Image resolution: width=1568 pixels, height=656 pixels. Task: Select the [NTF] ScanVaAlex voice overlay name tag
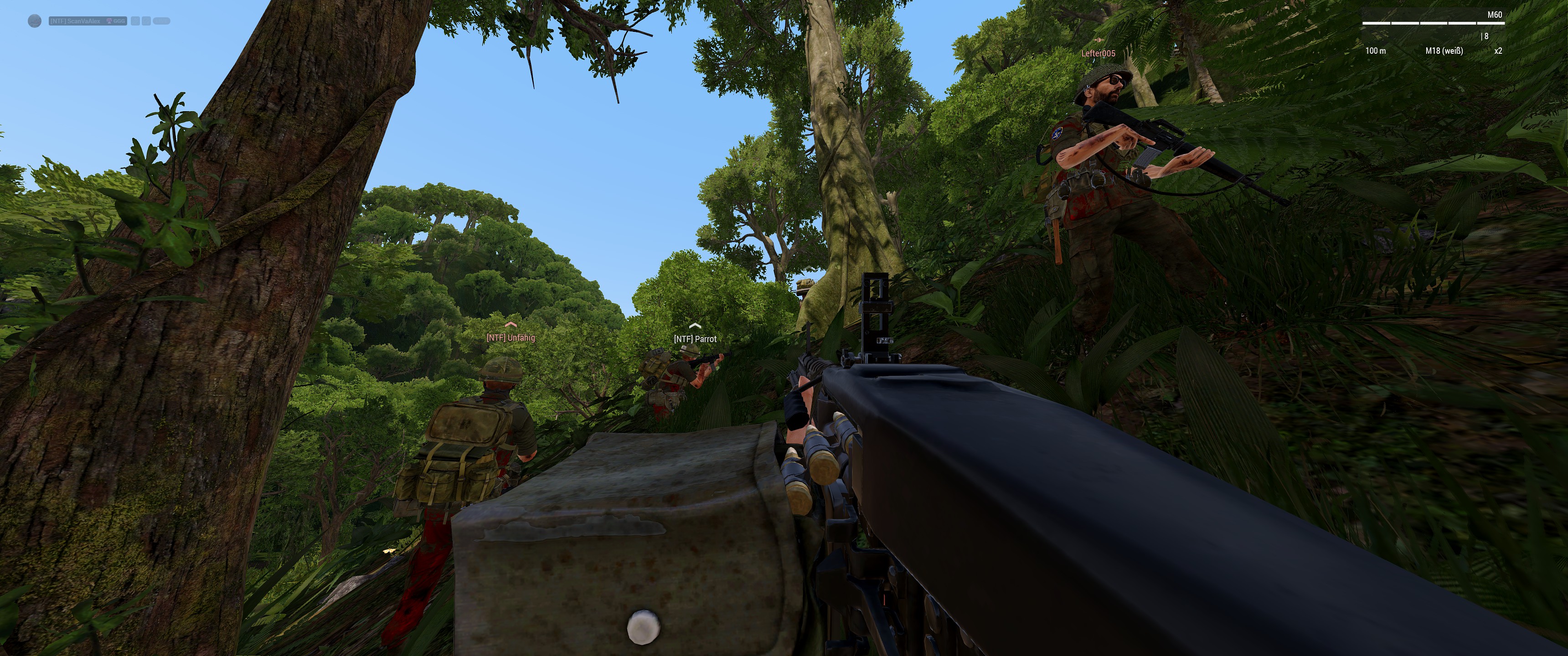pos(76,21)
